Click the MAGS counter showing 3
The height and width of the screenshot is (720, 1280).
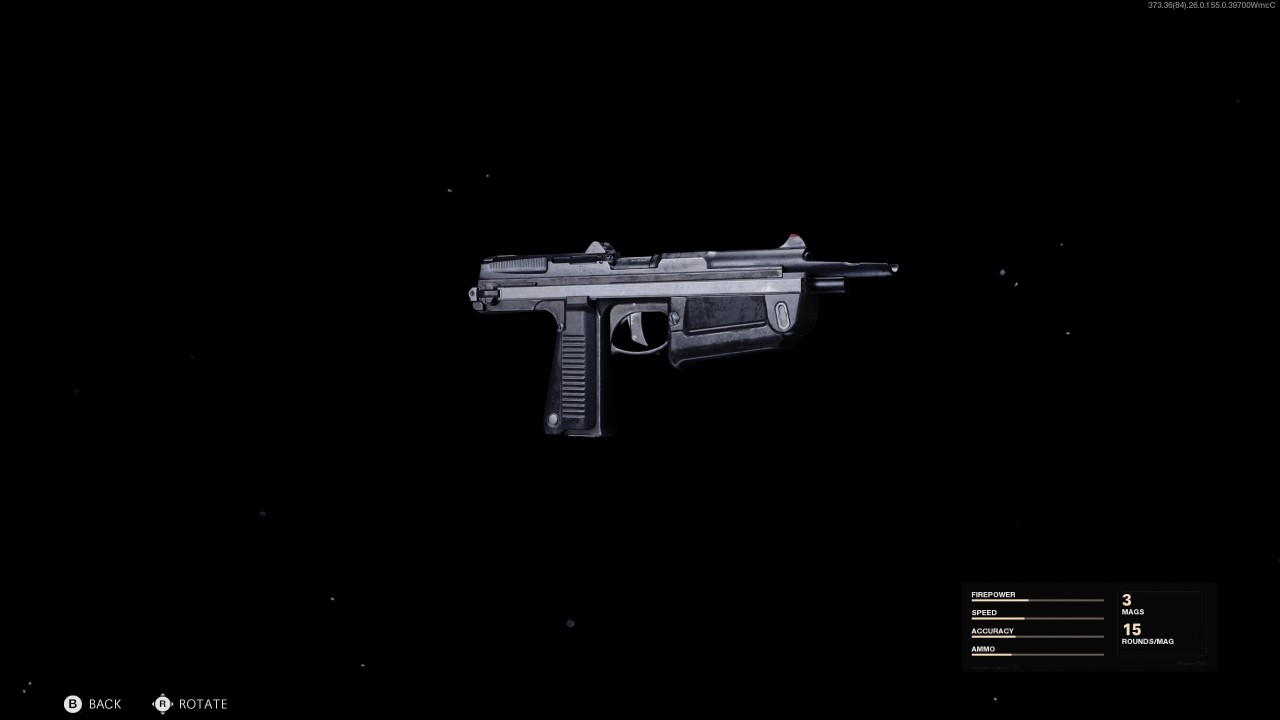[1128, 603]
